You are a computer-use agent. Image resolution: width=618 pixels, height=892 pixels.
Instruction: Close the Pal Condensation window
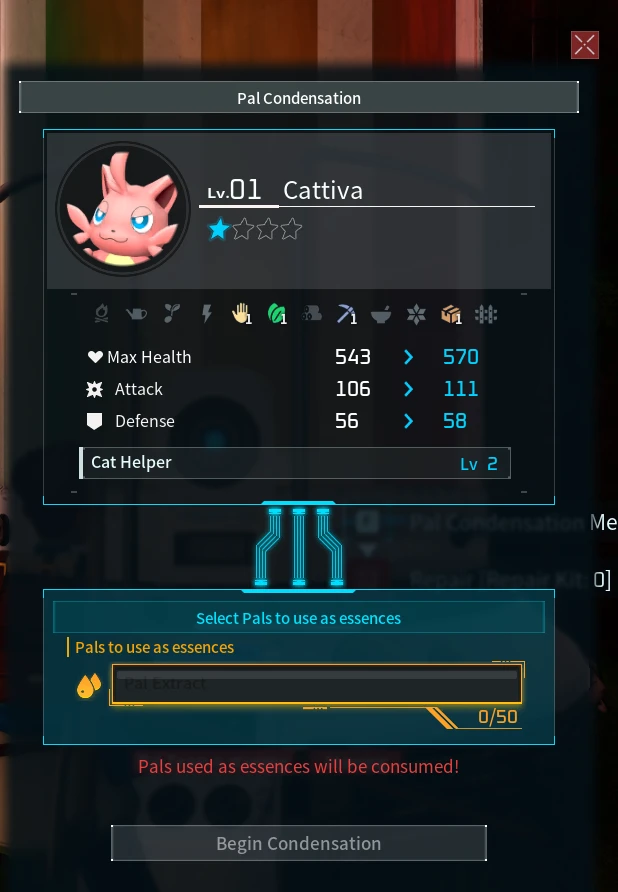click(585, 44)
